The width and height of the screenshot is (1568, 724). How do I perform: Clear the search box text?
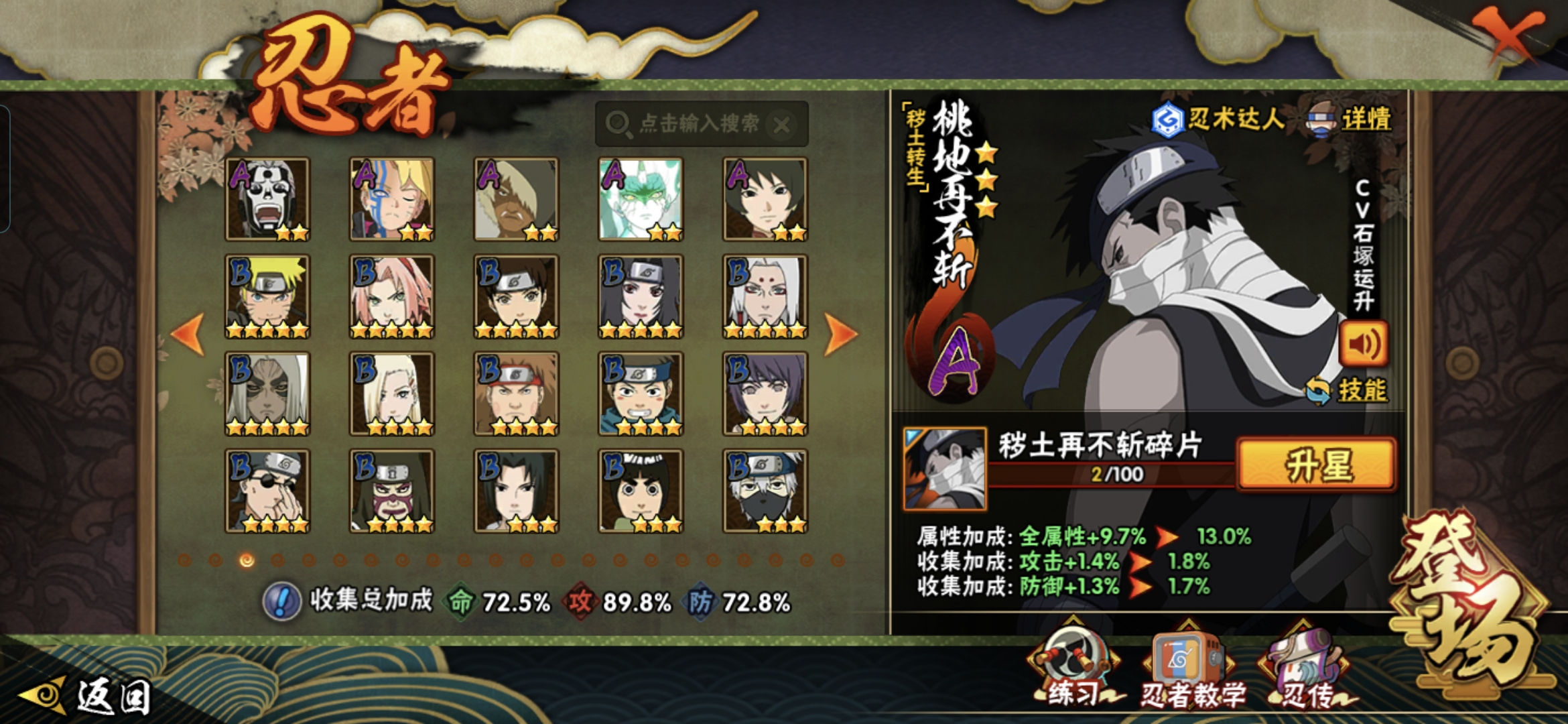782,125
